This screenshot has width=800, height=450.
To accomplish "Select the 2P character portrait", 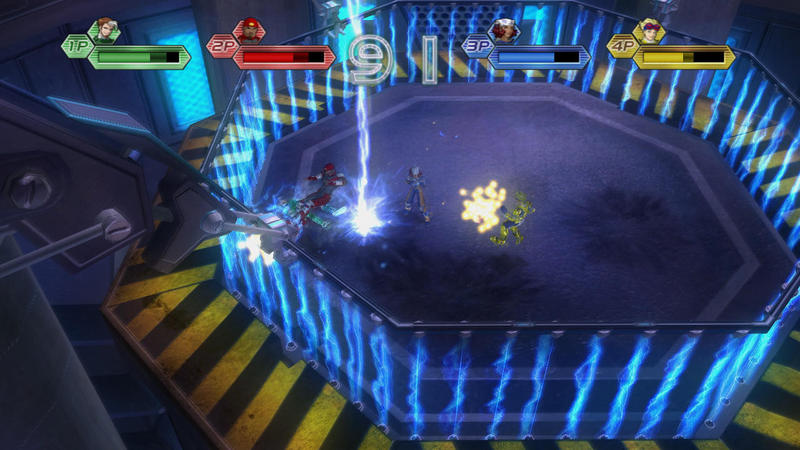I will coord(247,31).
